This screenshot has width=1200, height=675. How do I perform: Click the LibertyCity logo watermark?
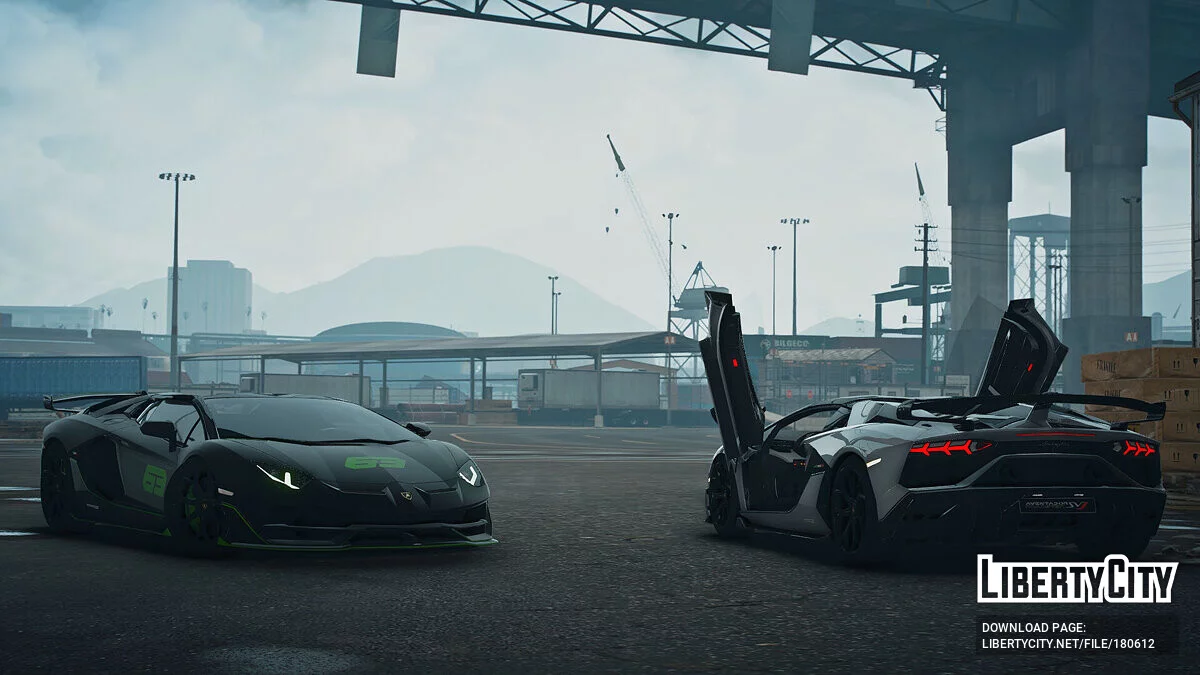[x=1076, y=579]
